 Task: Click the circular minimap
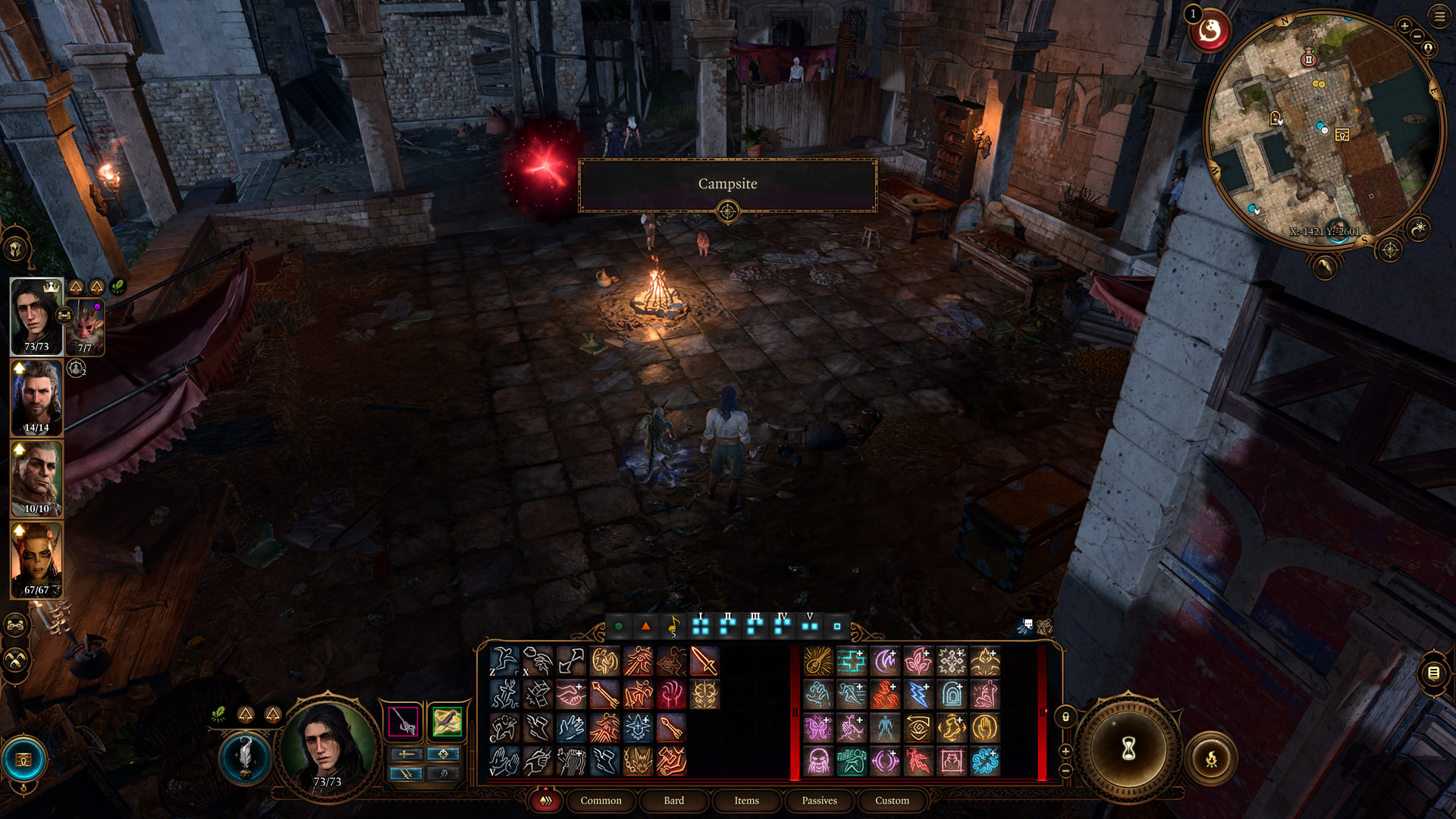(x=1323, y=129)
